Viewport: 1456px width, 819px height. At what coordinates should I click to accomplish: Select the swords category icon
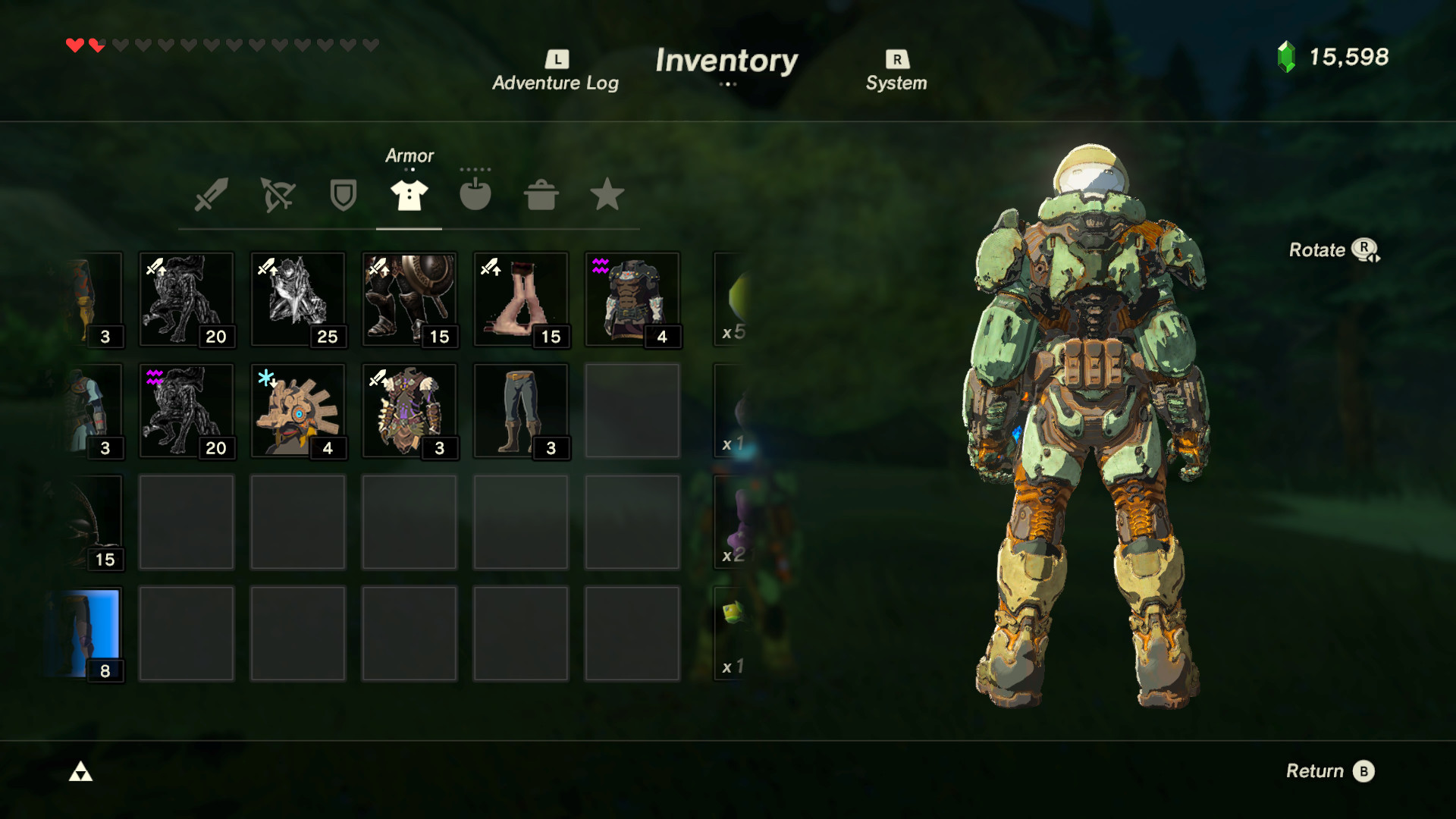pyautogui.click(x=210, y=195)
